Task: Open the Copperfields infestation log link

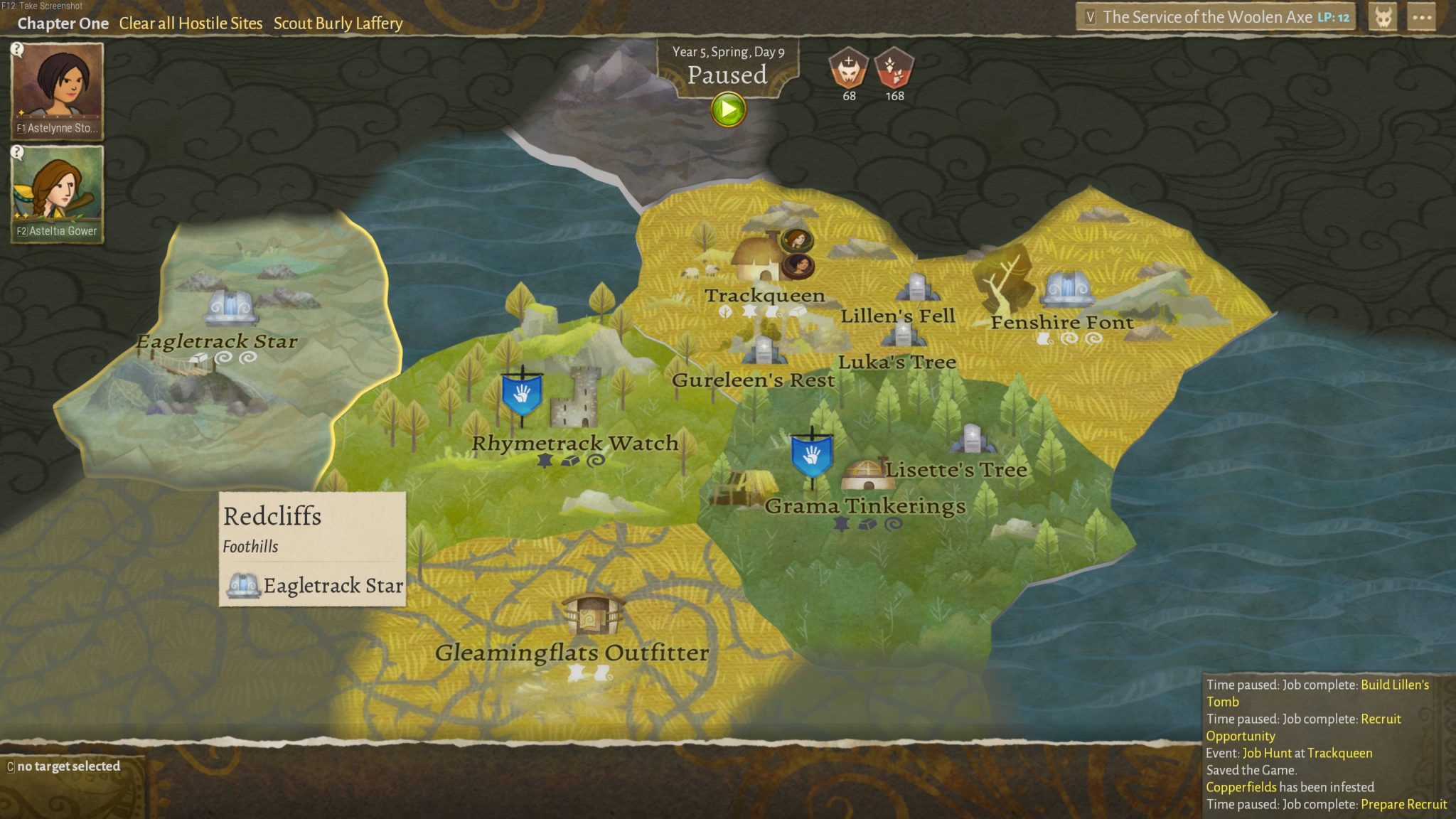Action: [x=1241, y=787]
